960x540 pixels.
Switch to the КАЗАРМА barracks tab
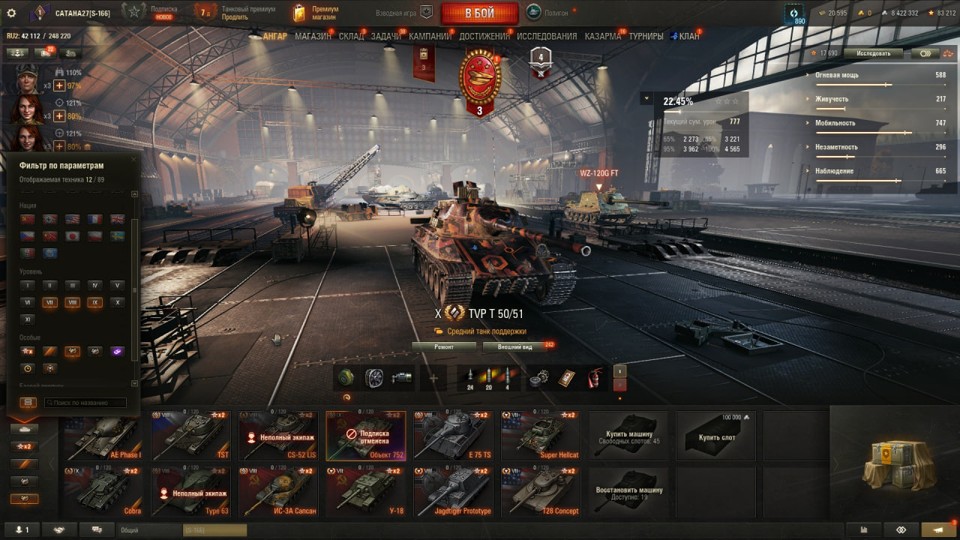click(x=602, y=37)
